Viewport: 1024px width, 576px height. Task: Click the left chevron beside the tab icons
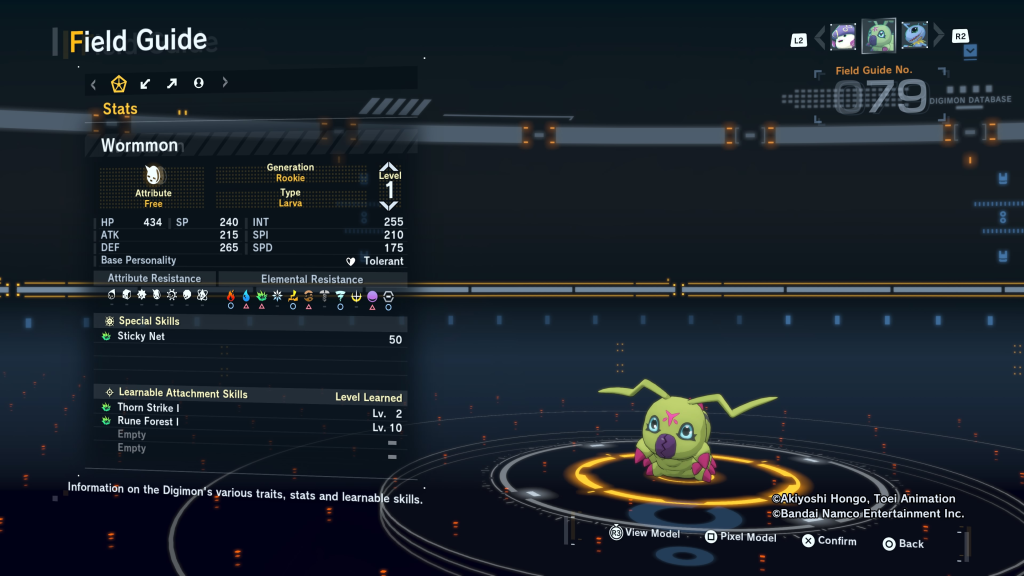click(x=94, y=83)
